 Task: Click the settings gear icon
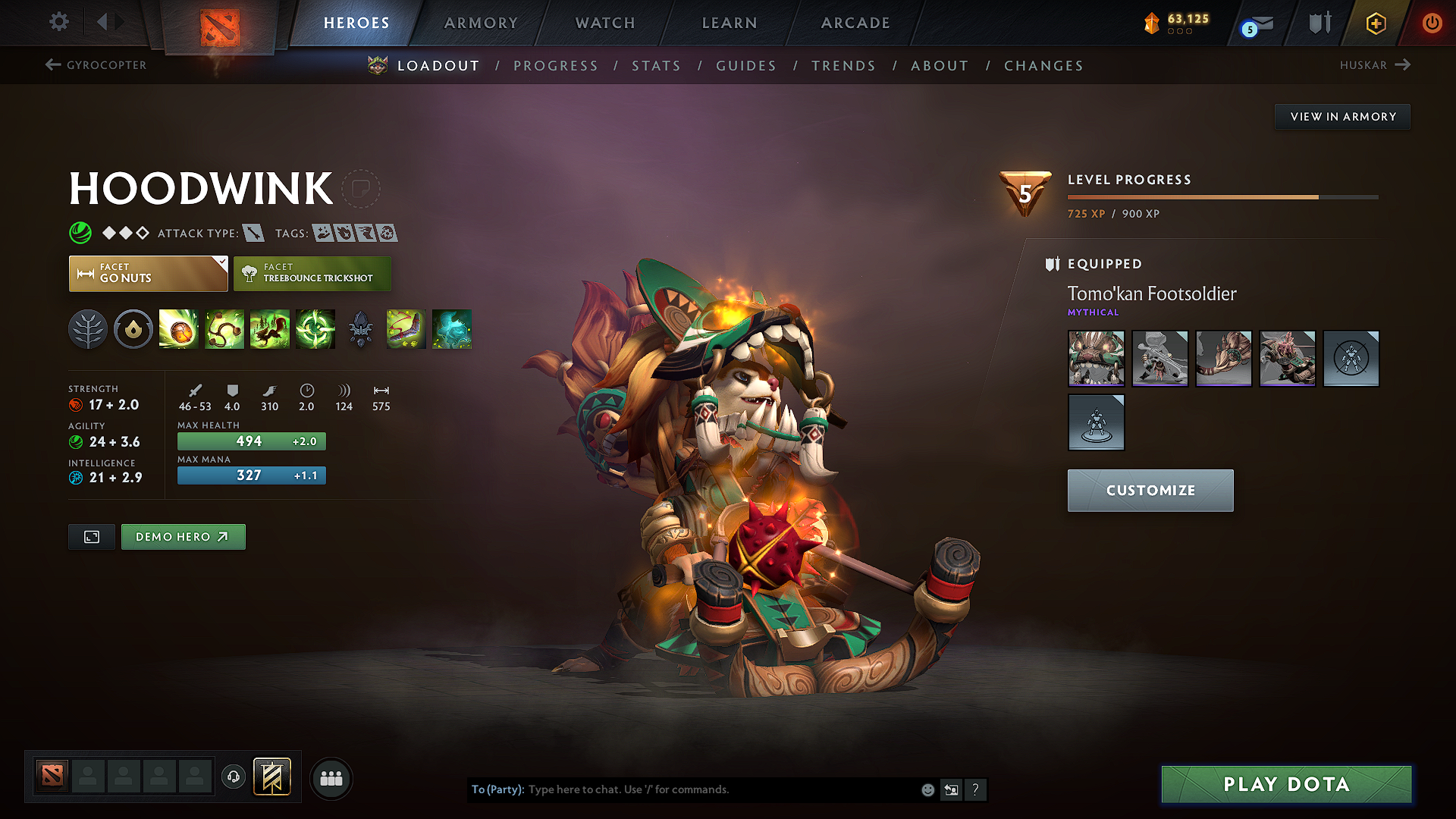pos(58,22)
